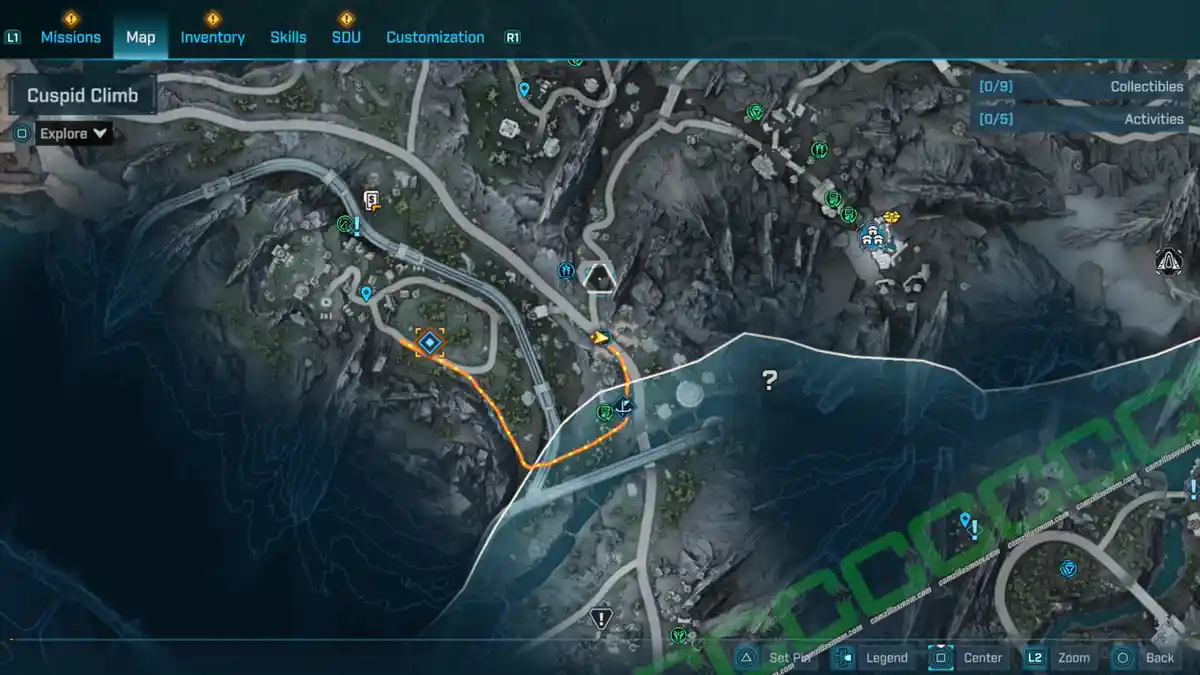
Task: Click the hexagon marker near the road
Action: point(599,275)
